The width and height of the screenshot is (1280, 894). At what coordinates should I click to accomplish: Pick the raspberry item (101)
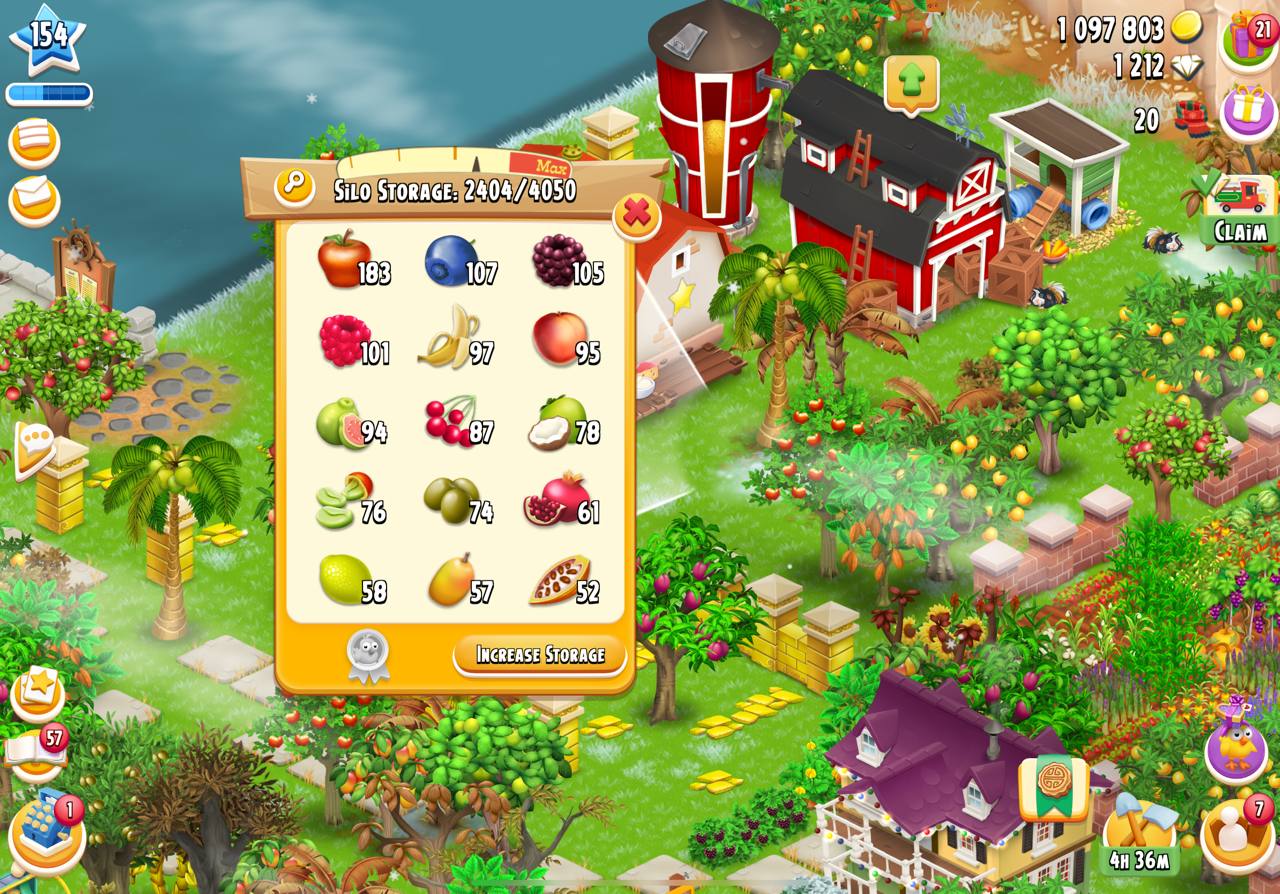pos(345,340)
